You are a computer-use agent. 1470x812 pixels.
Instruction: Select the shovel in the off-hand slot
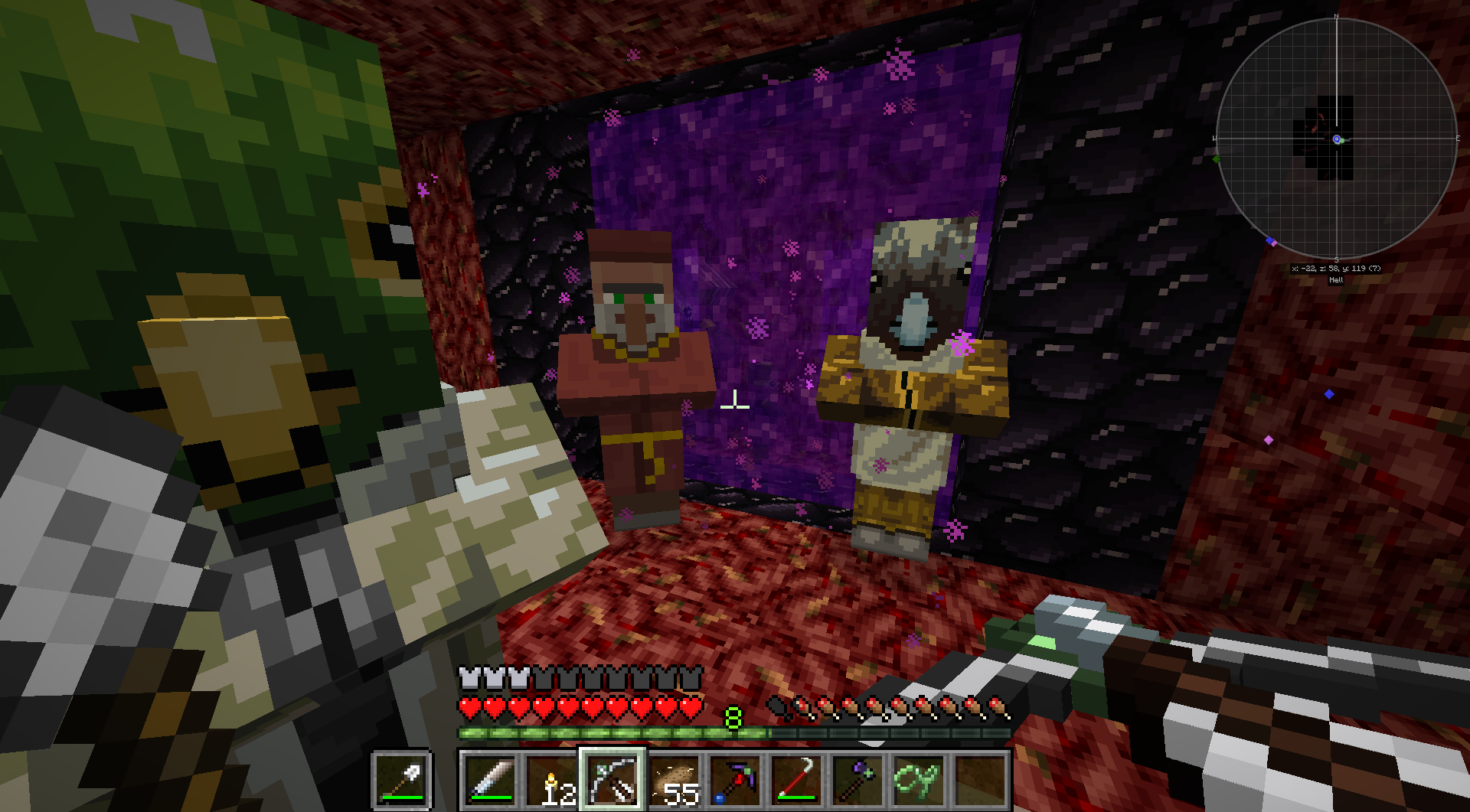[402, 780]
